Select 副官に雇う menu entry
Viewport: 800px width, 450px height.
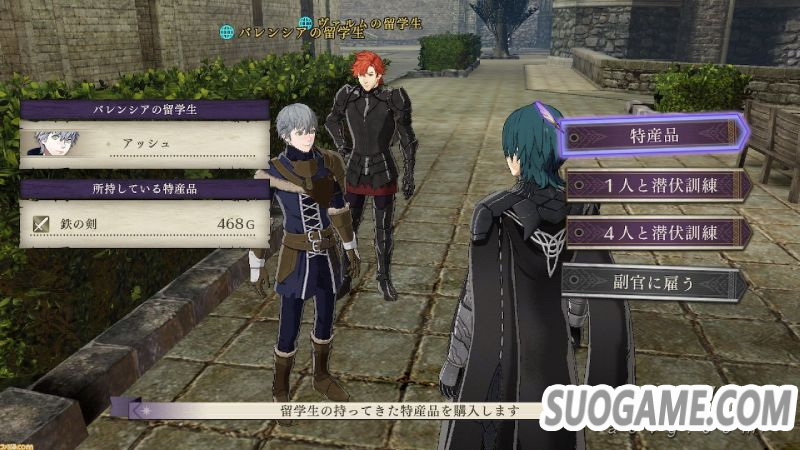click(x=654, y=282)
